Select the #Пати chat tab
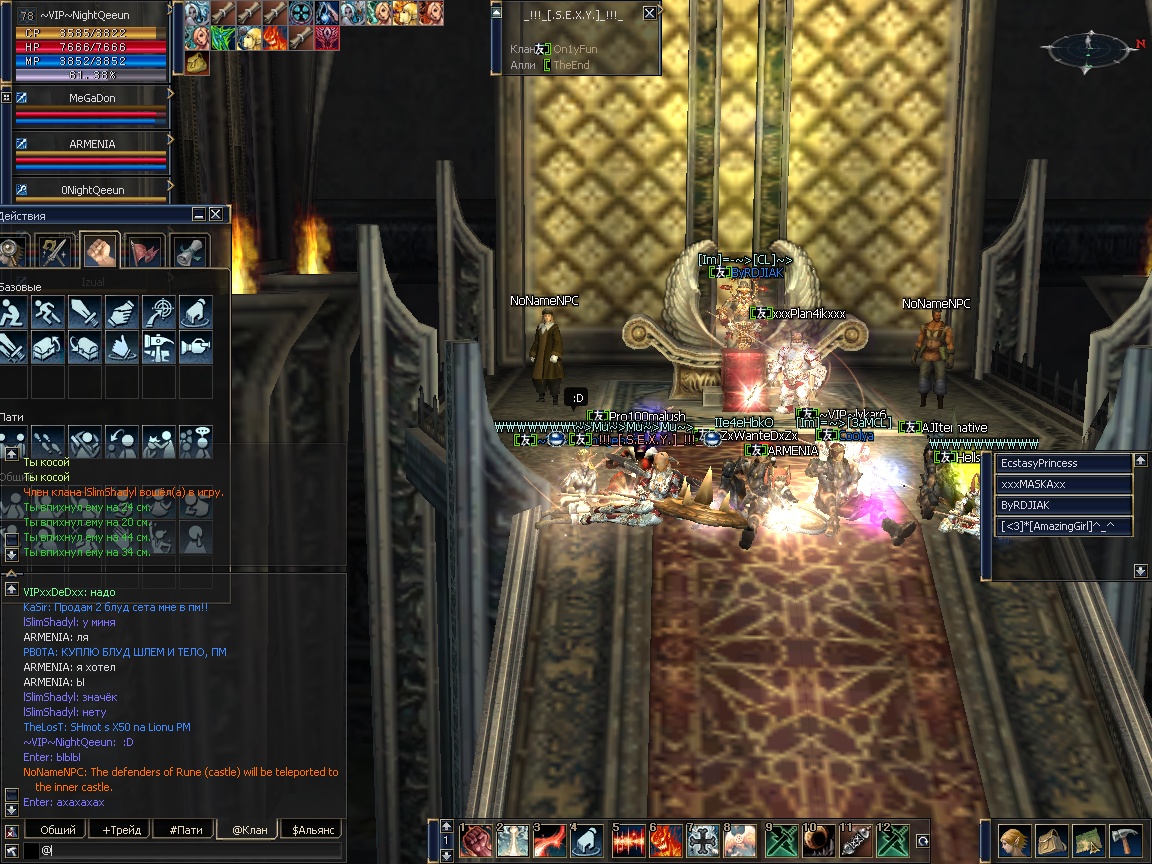This screenshot has width=1152, height=864. (185, 829)
